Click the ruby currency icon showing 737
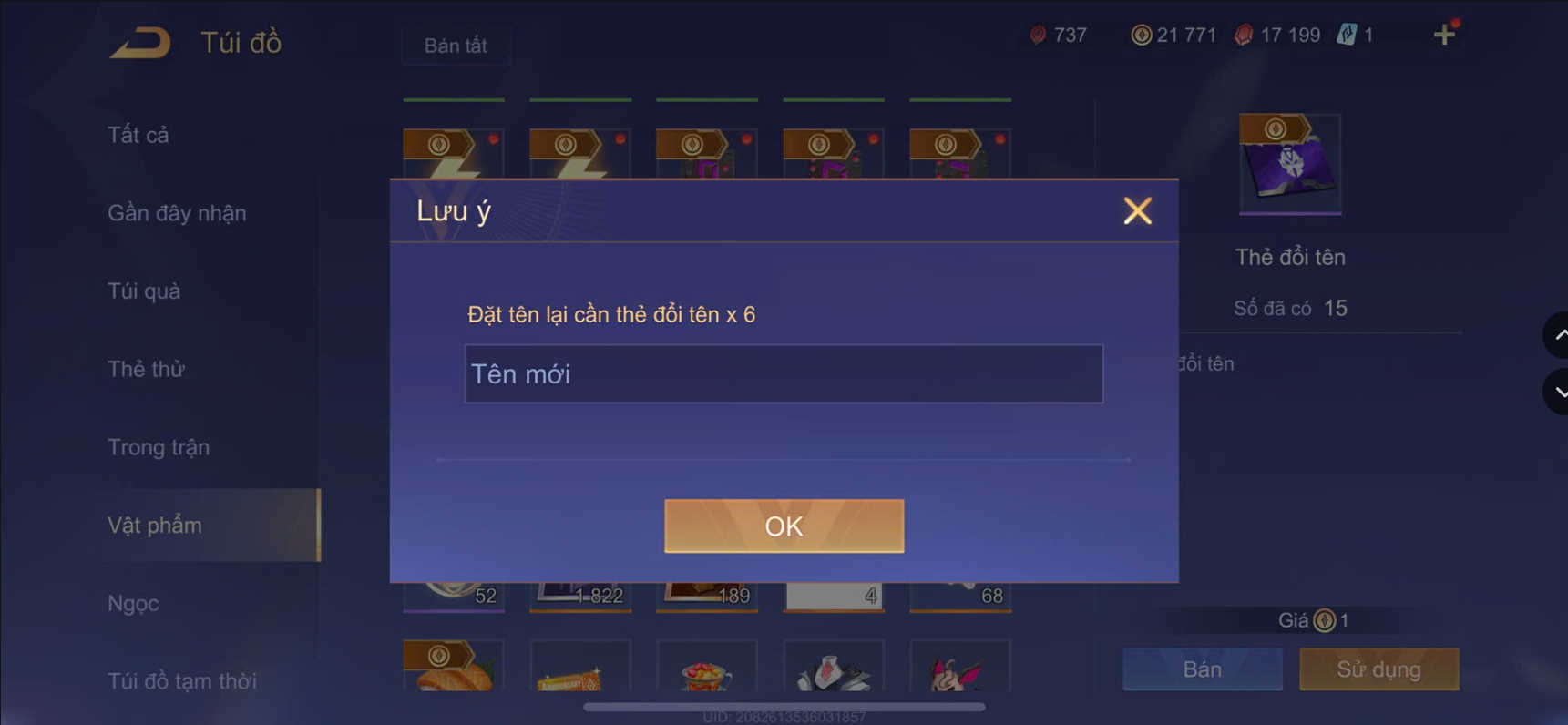 pyautogui.click(x=1037, y=34)
